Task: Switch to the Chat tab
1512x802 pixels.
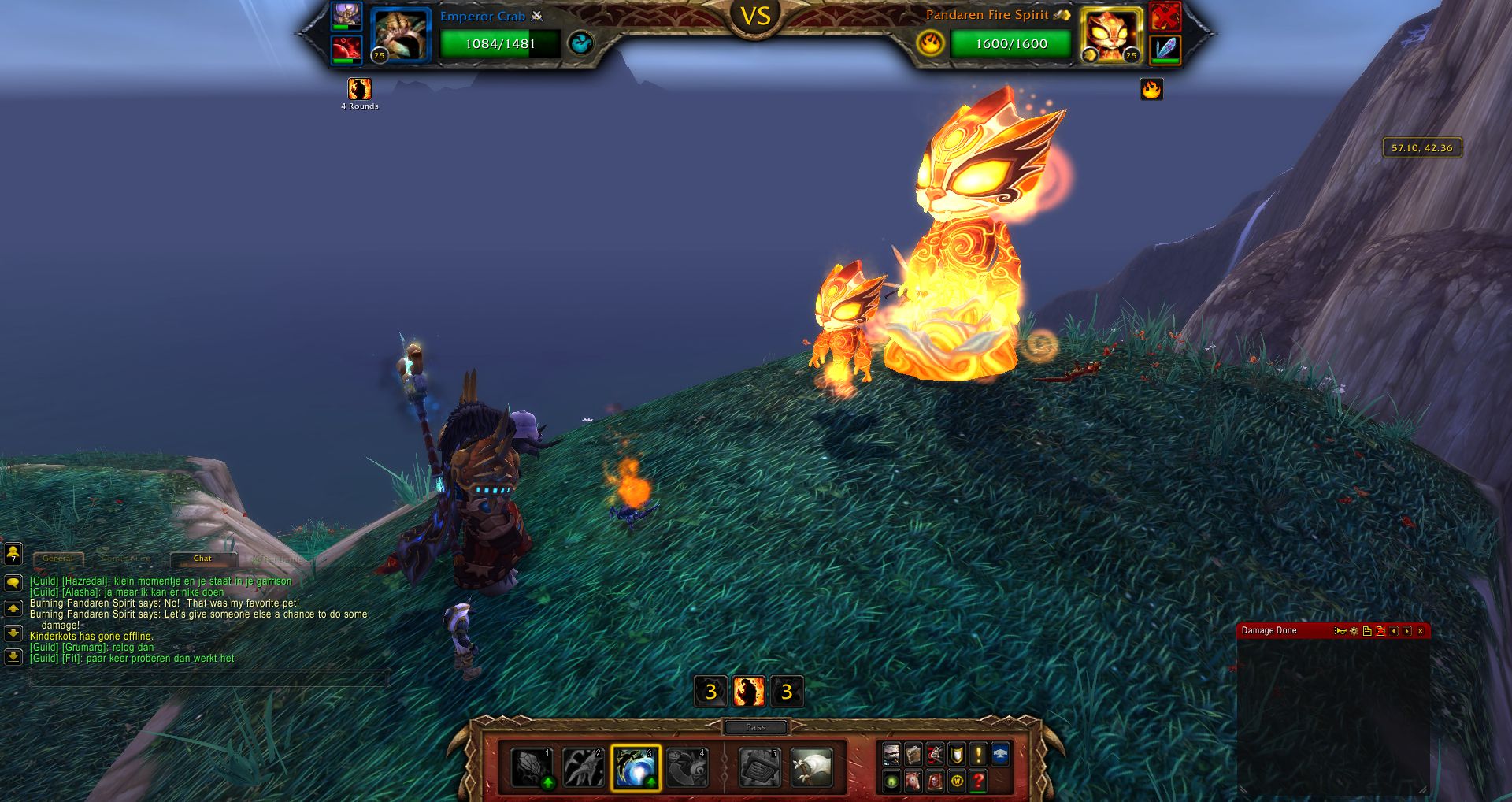Action: tap(202, 559)
